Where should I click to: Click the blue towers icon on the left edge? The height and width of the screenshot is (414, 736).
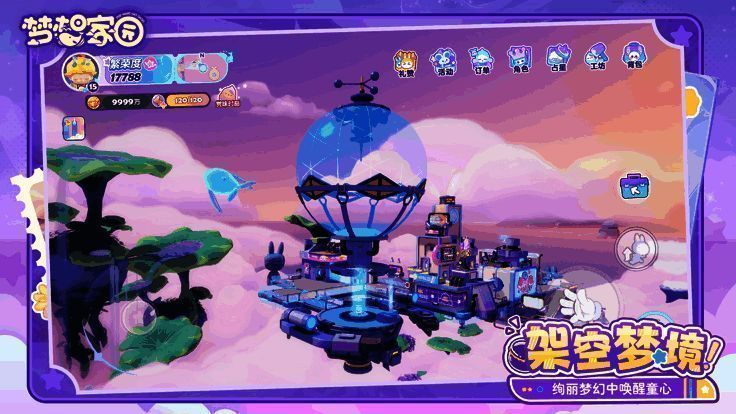point(73,128)
